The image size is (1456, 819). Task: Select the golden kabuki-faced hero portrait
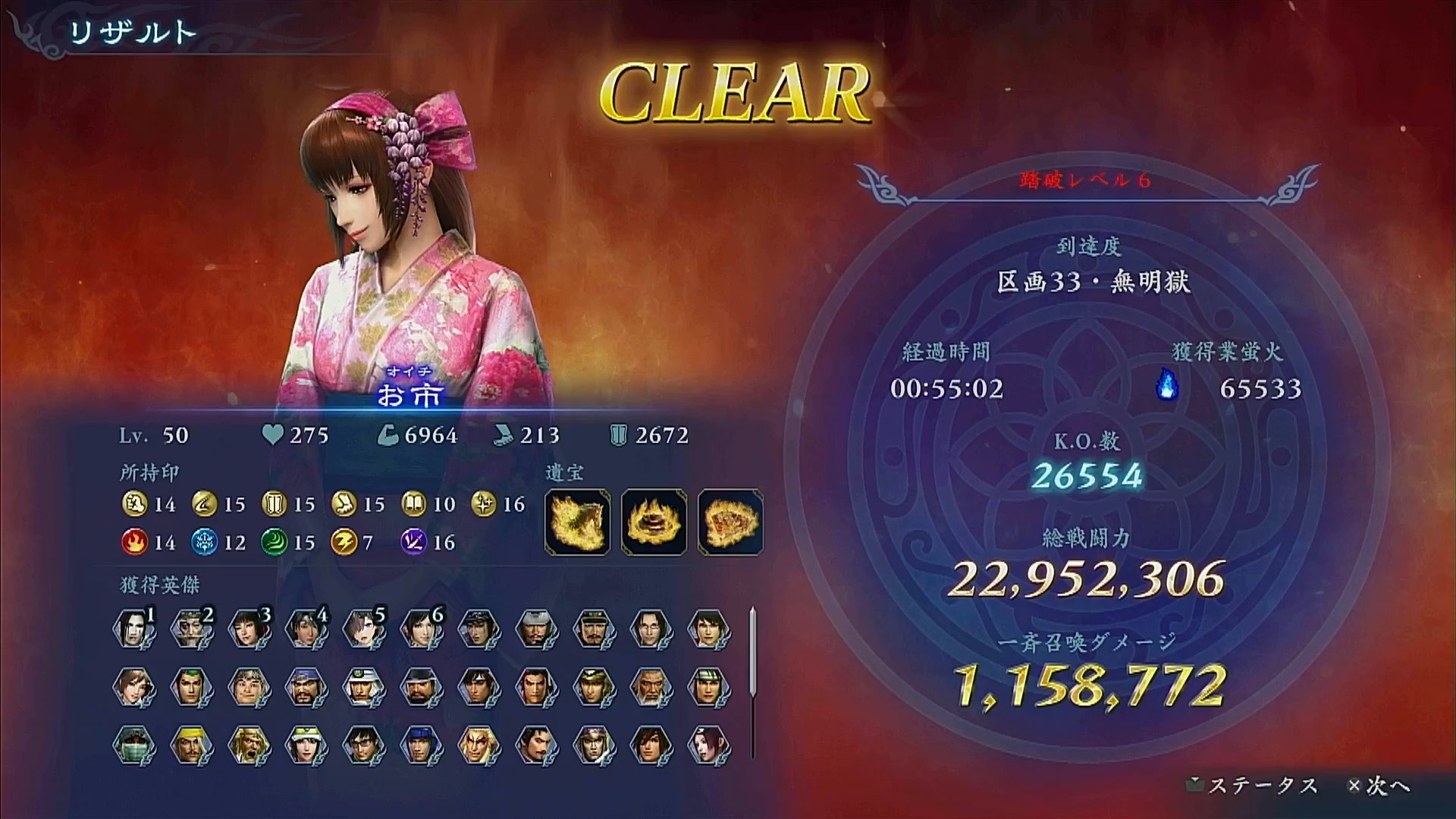point(479,744)
